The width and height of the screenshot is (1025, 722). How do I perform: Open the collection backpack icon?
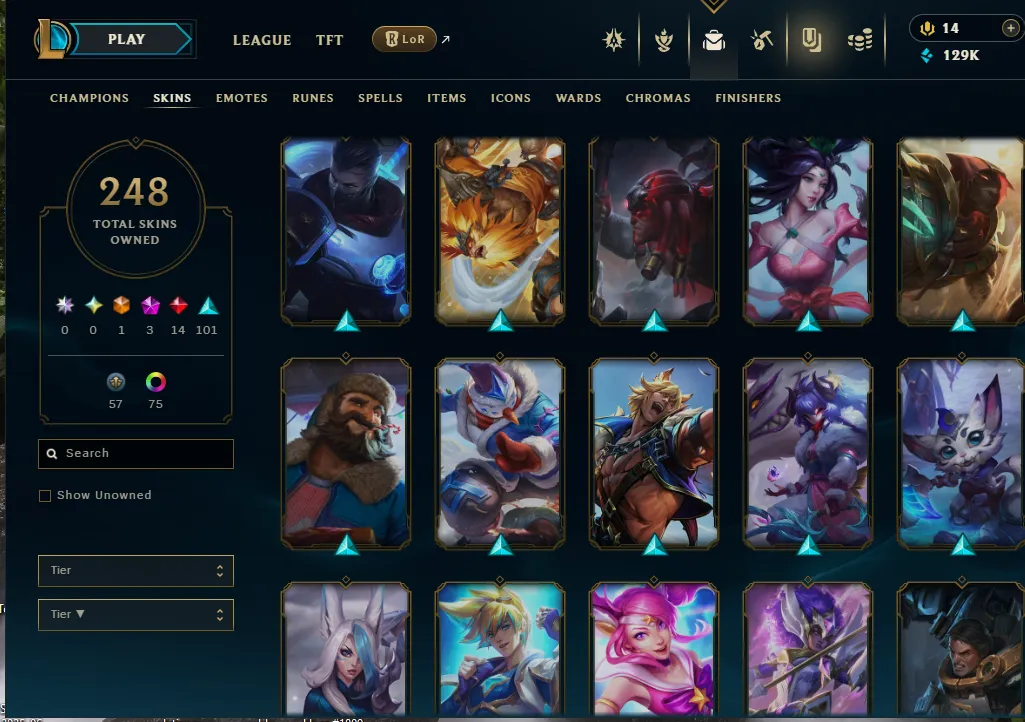pyautogui.click(x=713, y=41)
